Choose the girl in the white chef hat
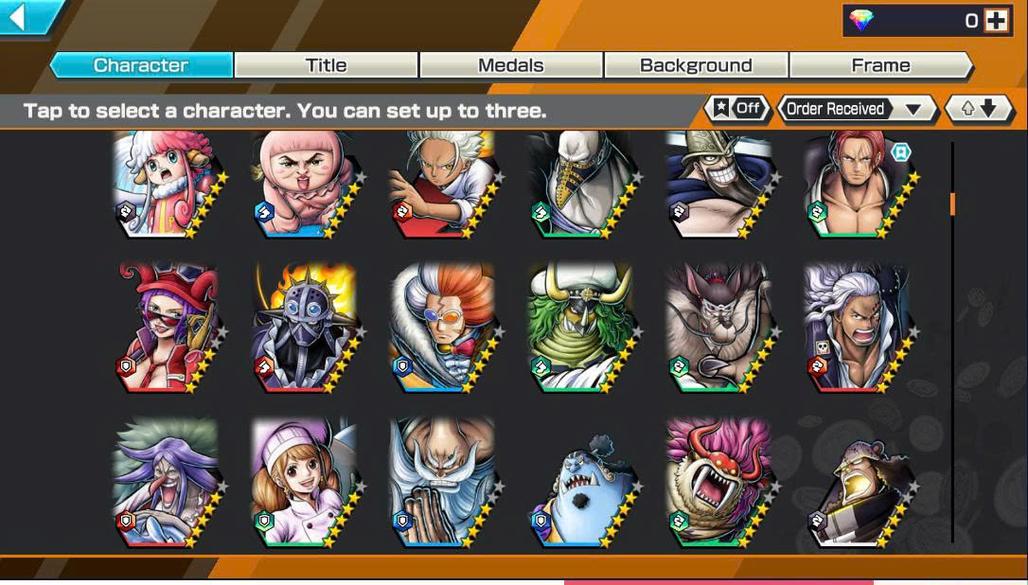Image resolution: width=1028 pixels, height=585 pixels. (x=303, y=482)
